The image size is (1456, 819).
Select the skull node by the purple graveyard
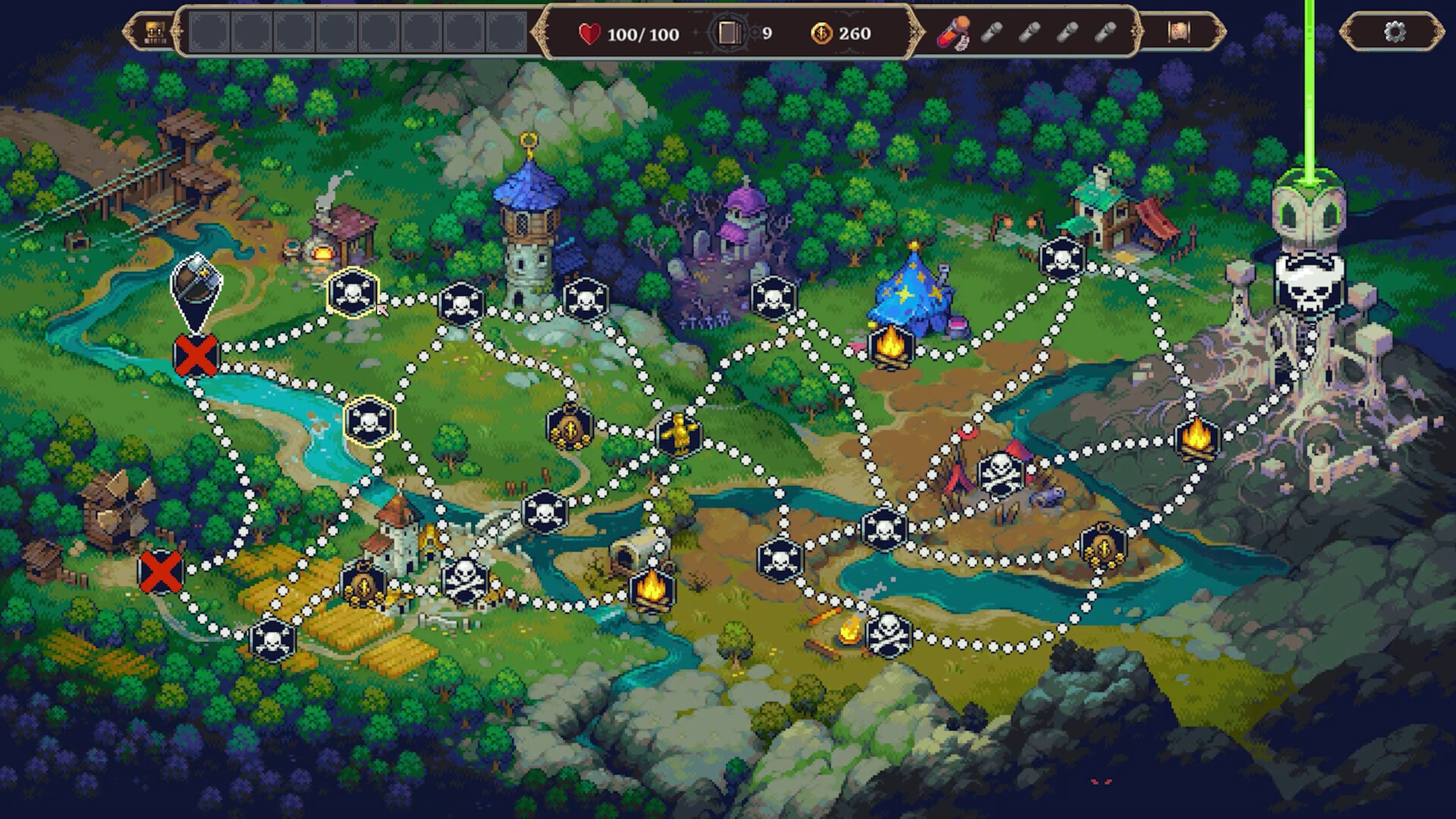tap(773, 298)
